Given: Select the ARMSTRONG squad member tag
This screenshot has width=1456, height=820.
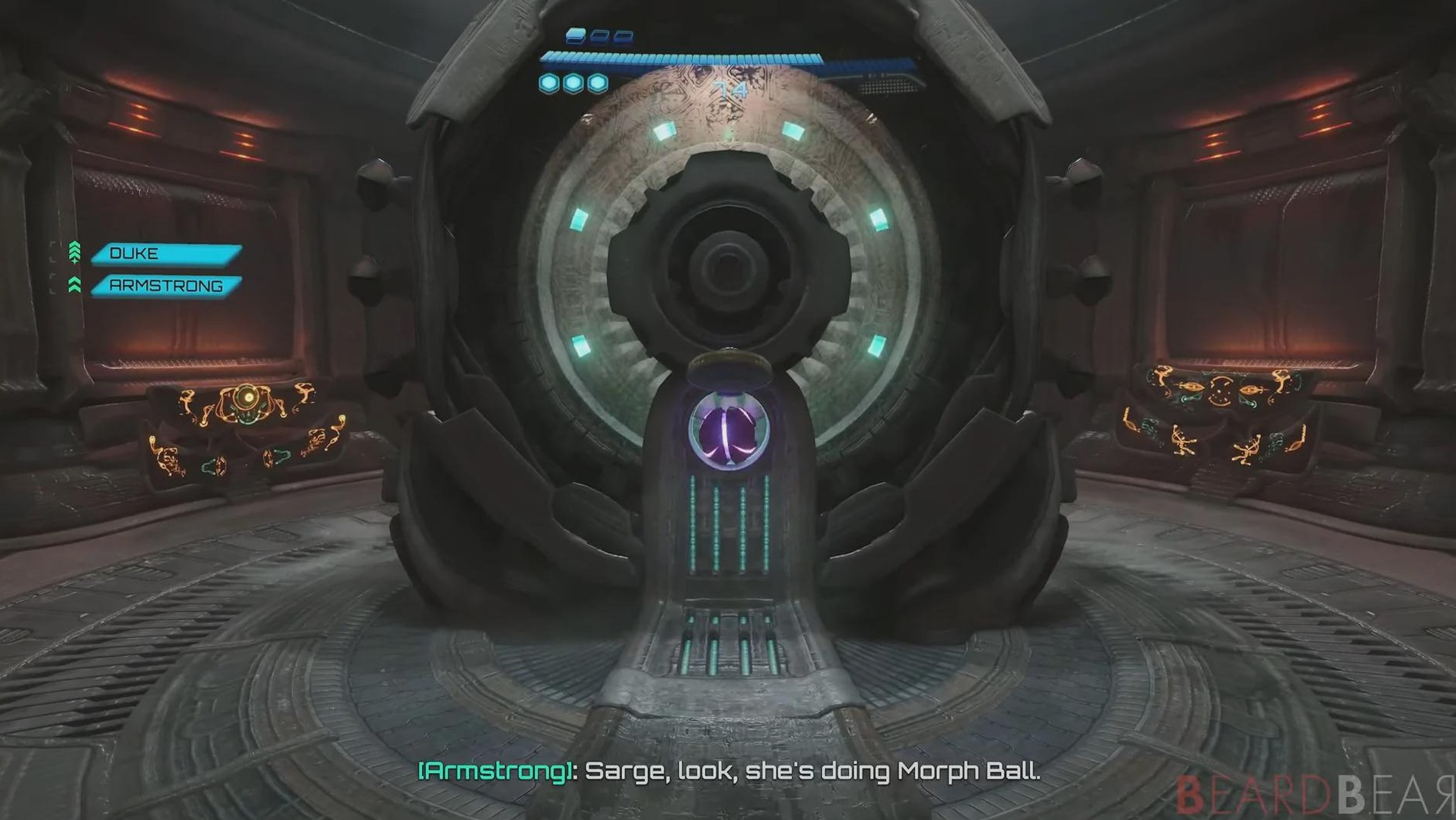Looking at the screenshot, I should [166, 286].
